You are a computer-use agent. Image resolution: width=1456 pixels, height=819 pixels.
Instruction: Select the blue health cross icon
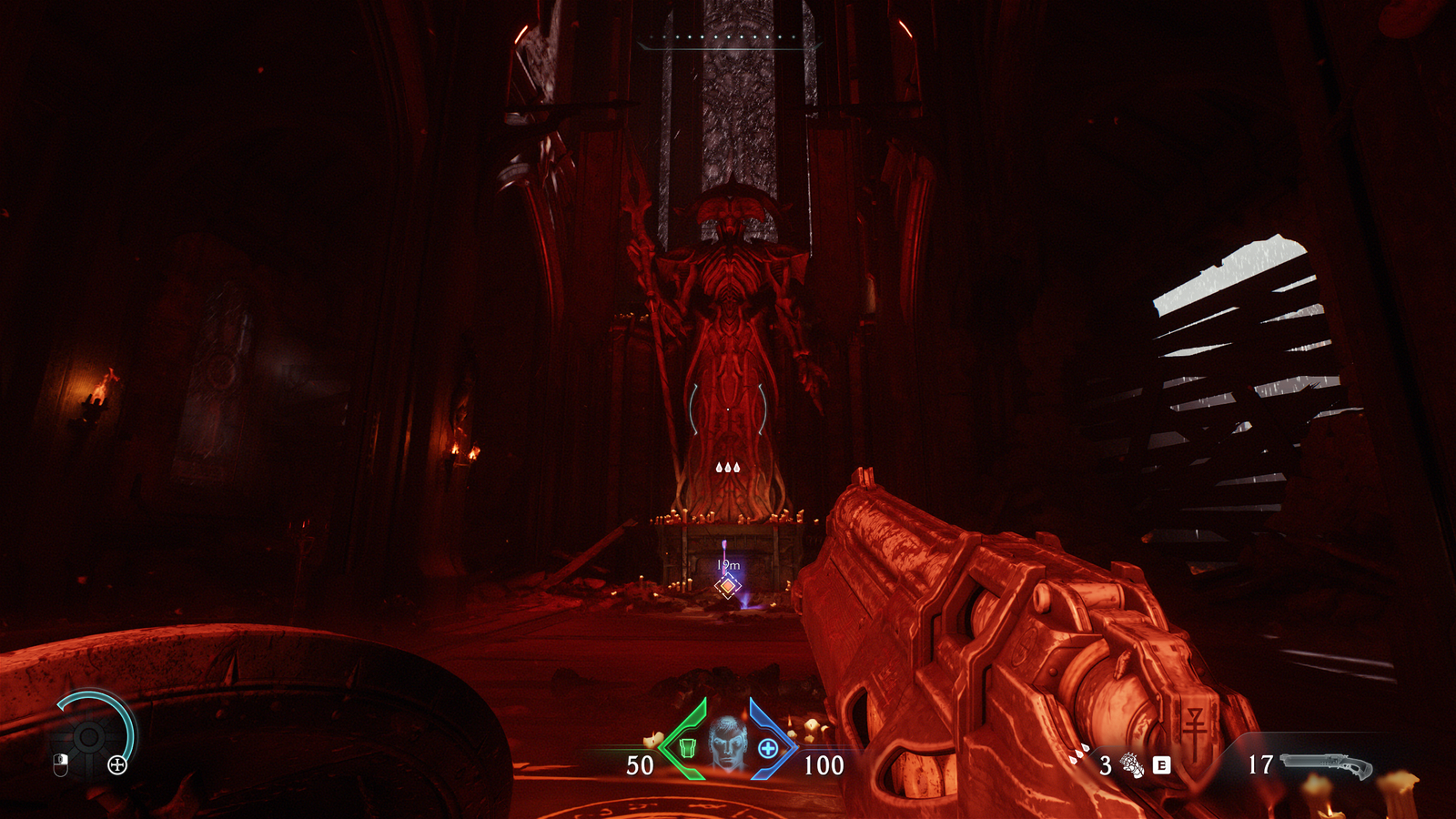click(x=768, y=748)
